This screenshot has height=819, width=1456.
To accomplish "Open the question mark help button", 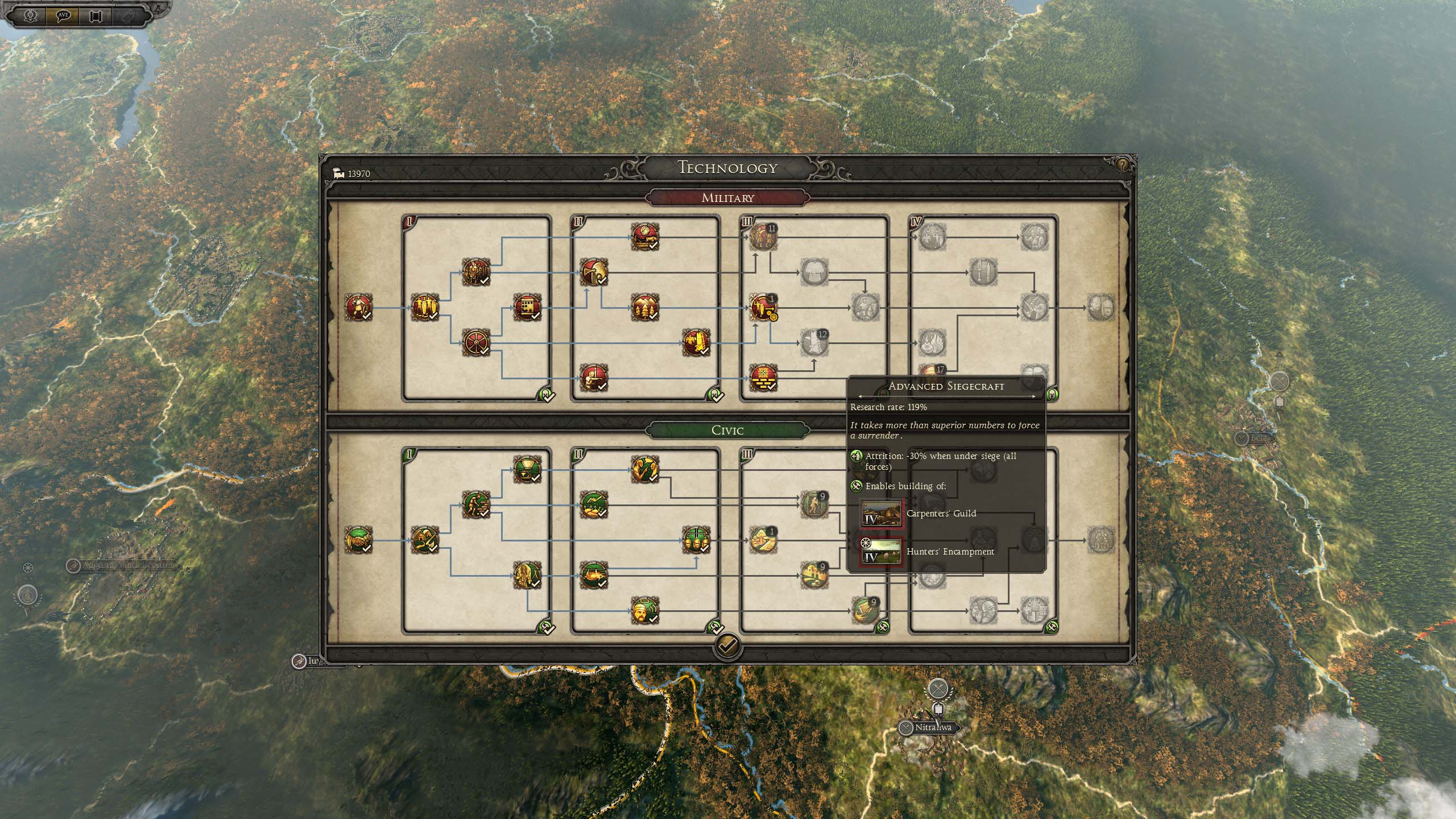I will (1122, 165).
